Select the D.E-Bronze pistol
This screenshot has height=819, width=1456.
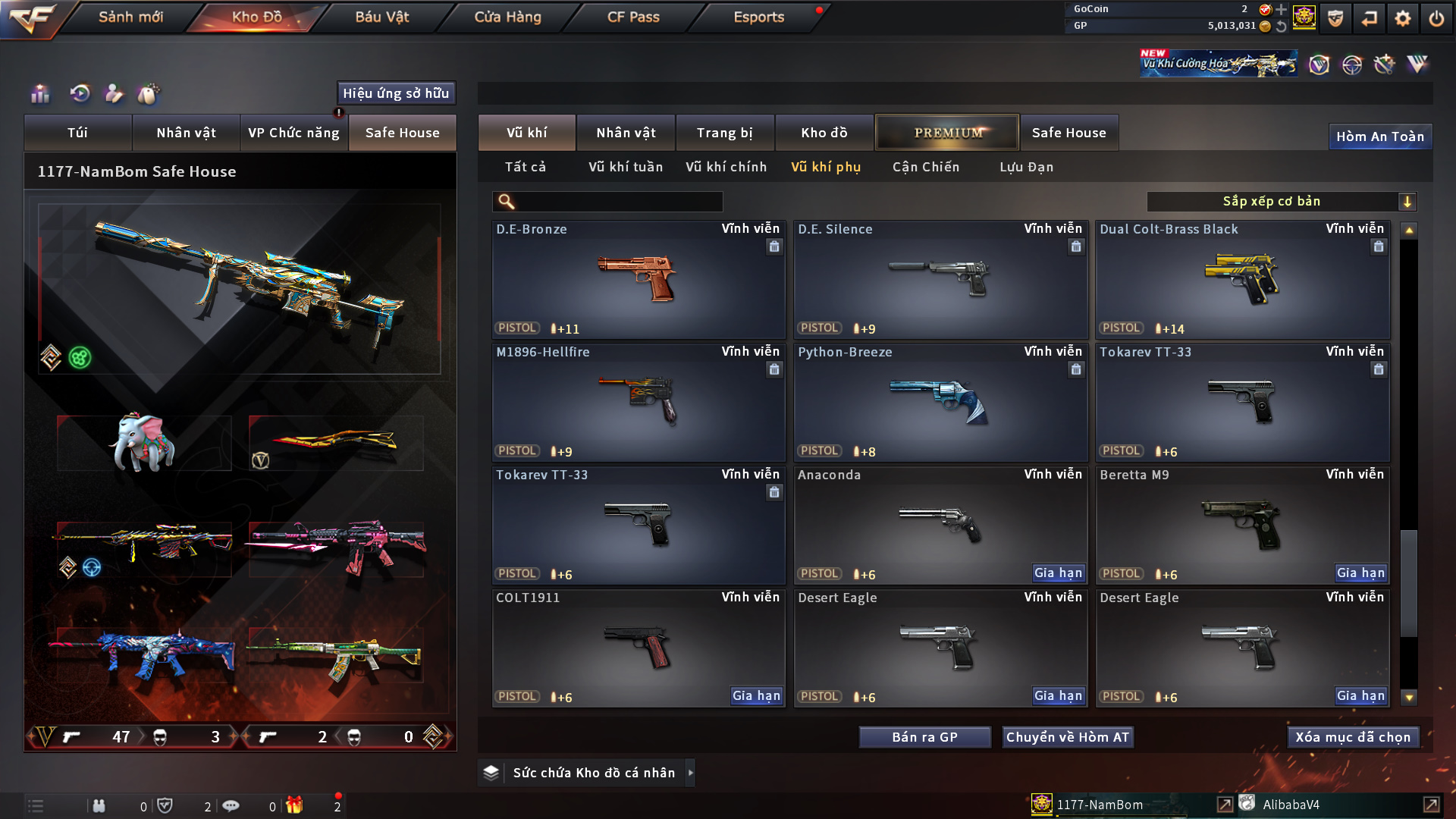[x=638, y=279]
